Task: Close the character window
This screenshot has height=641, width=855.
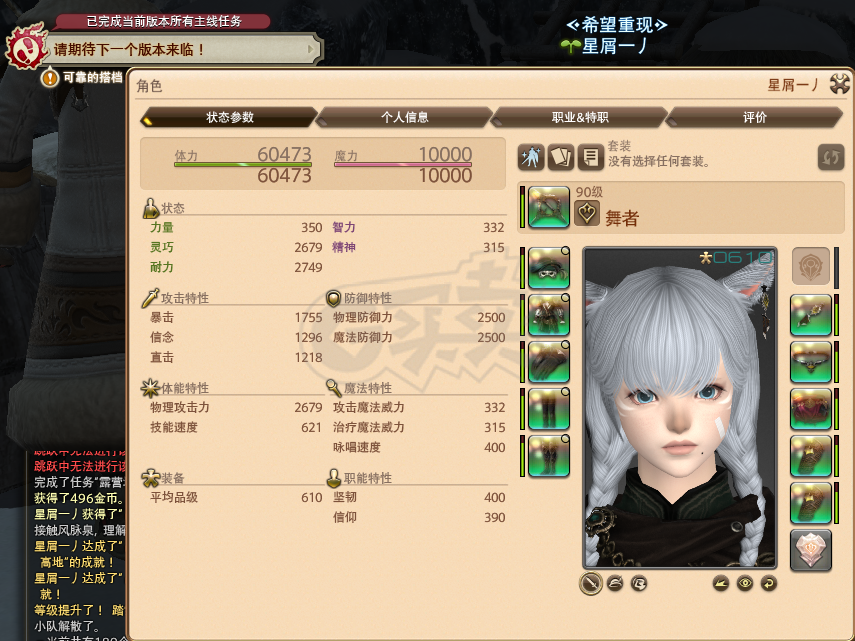Action: [839, 86]
